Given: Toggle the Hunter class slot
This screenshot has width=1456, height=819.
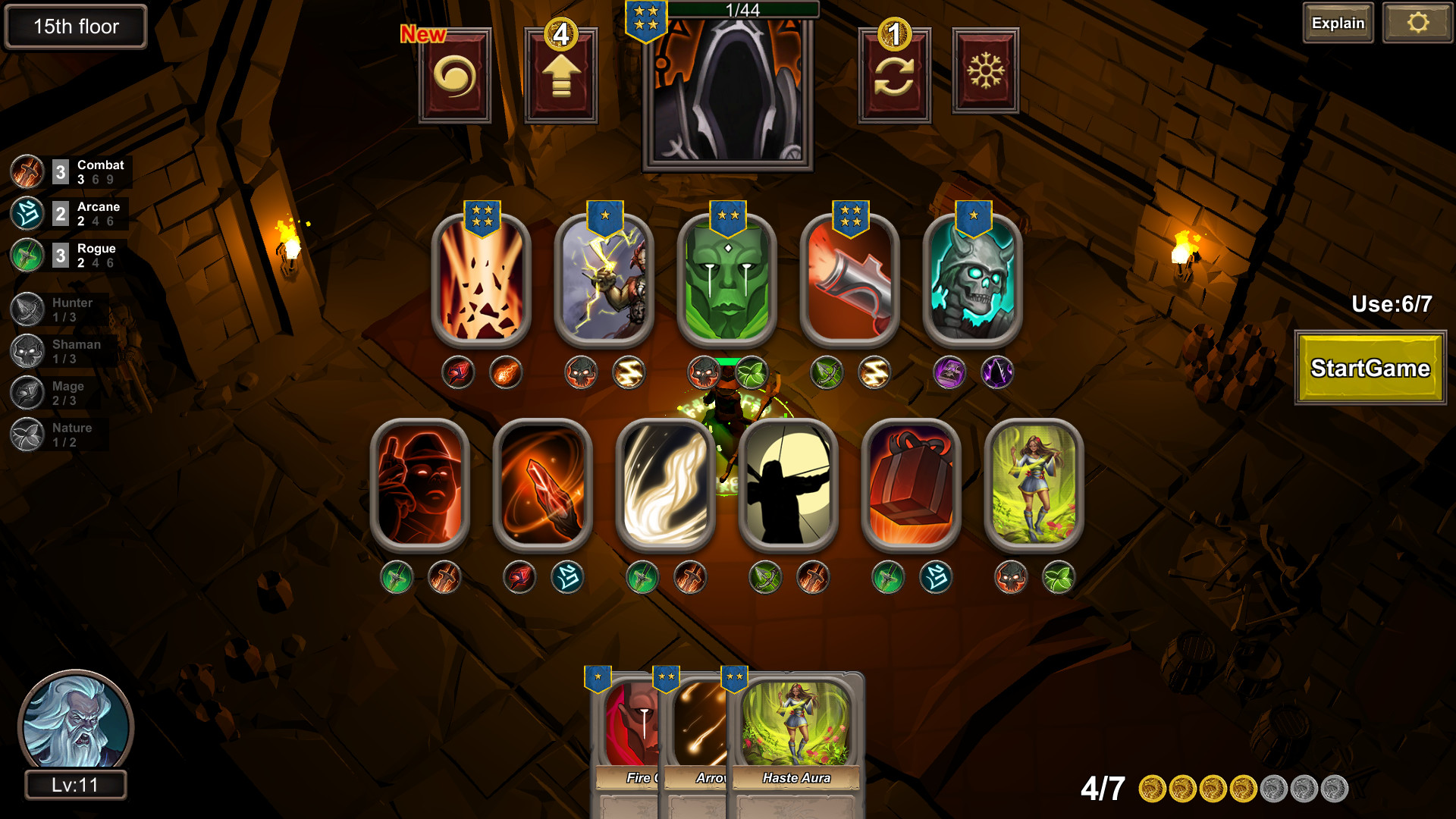Looking at the screenshot, I should (27, 309).
